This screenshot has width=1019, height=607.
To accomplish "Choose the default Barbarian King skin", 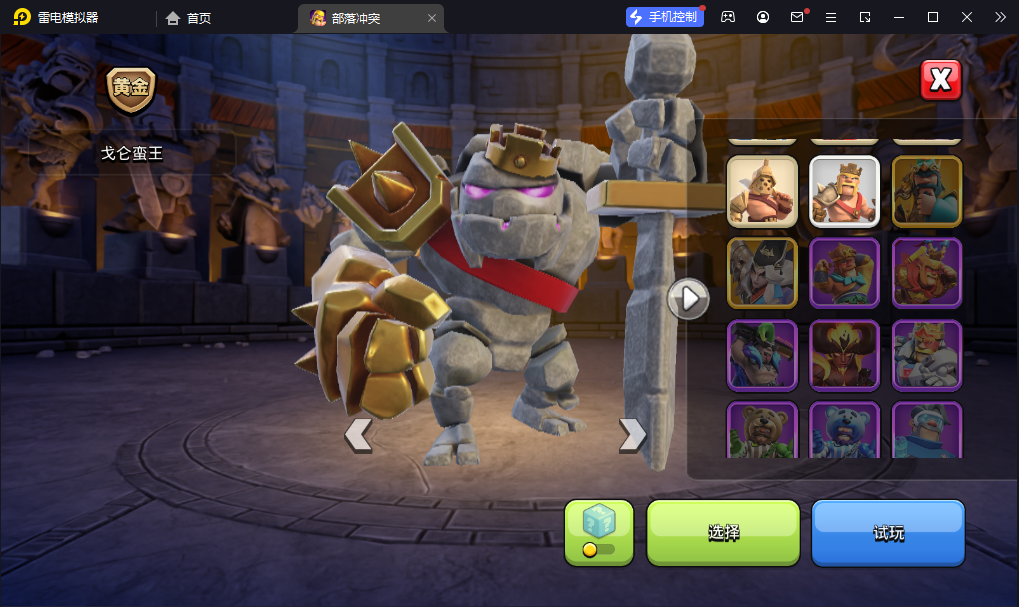I will [844, 190].
